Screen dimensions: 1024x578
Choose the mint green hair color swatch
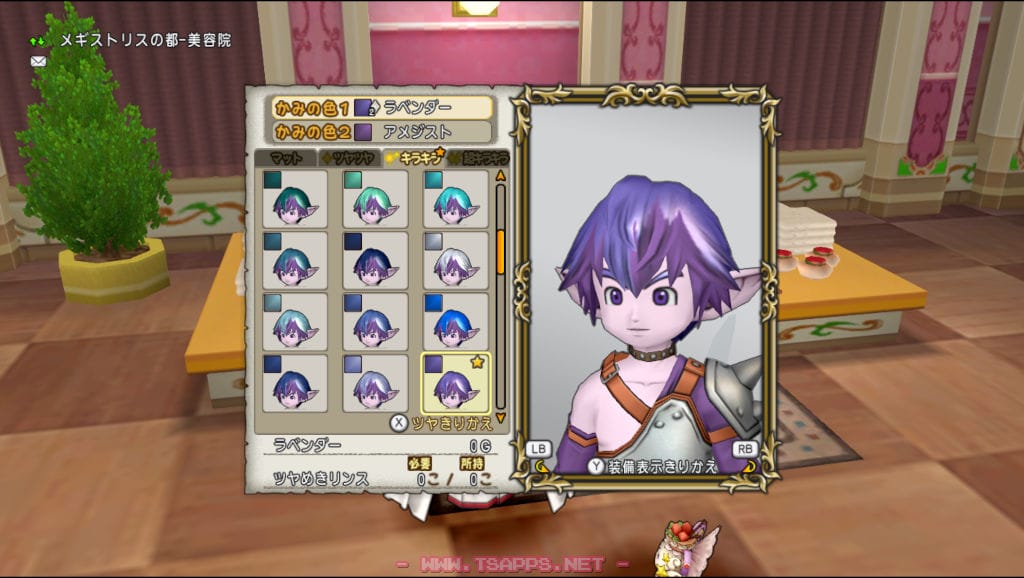click(375, 198)
